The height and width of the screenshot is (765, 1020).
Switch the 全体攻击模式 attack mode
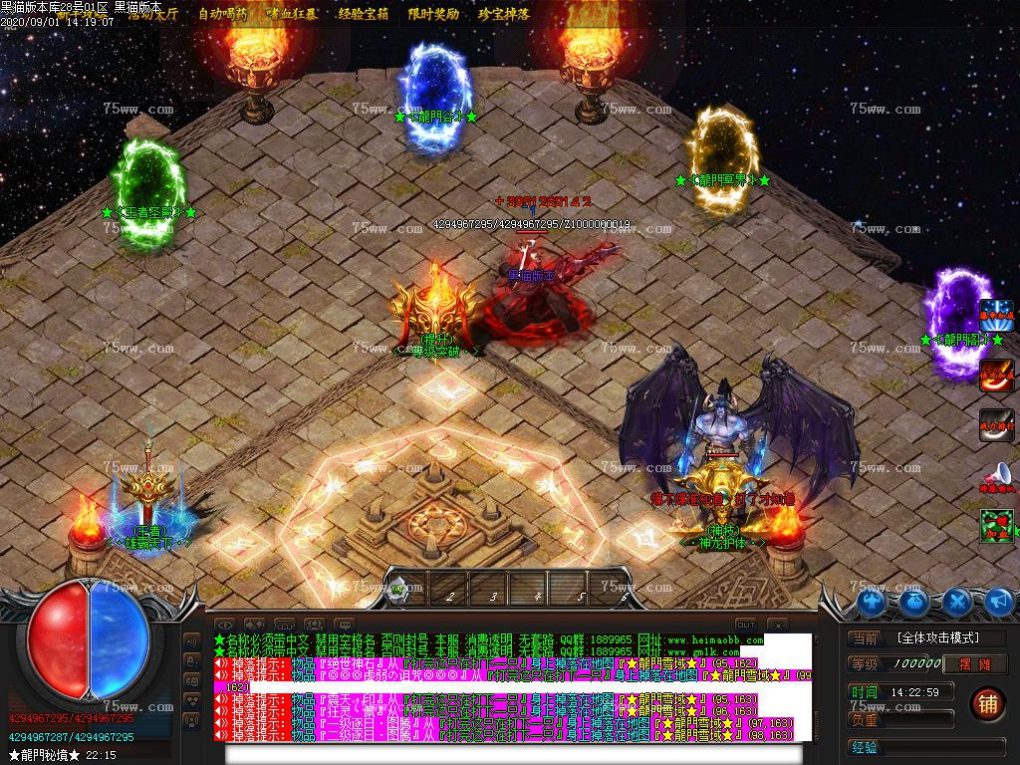[936, 637]
